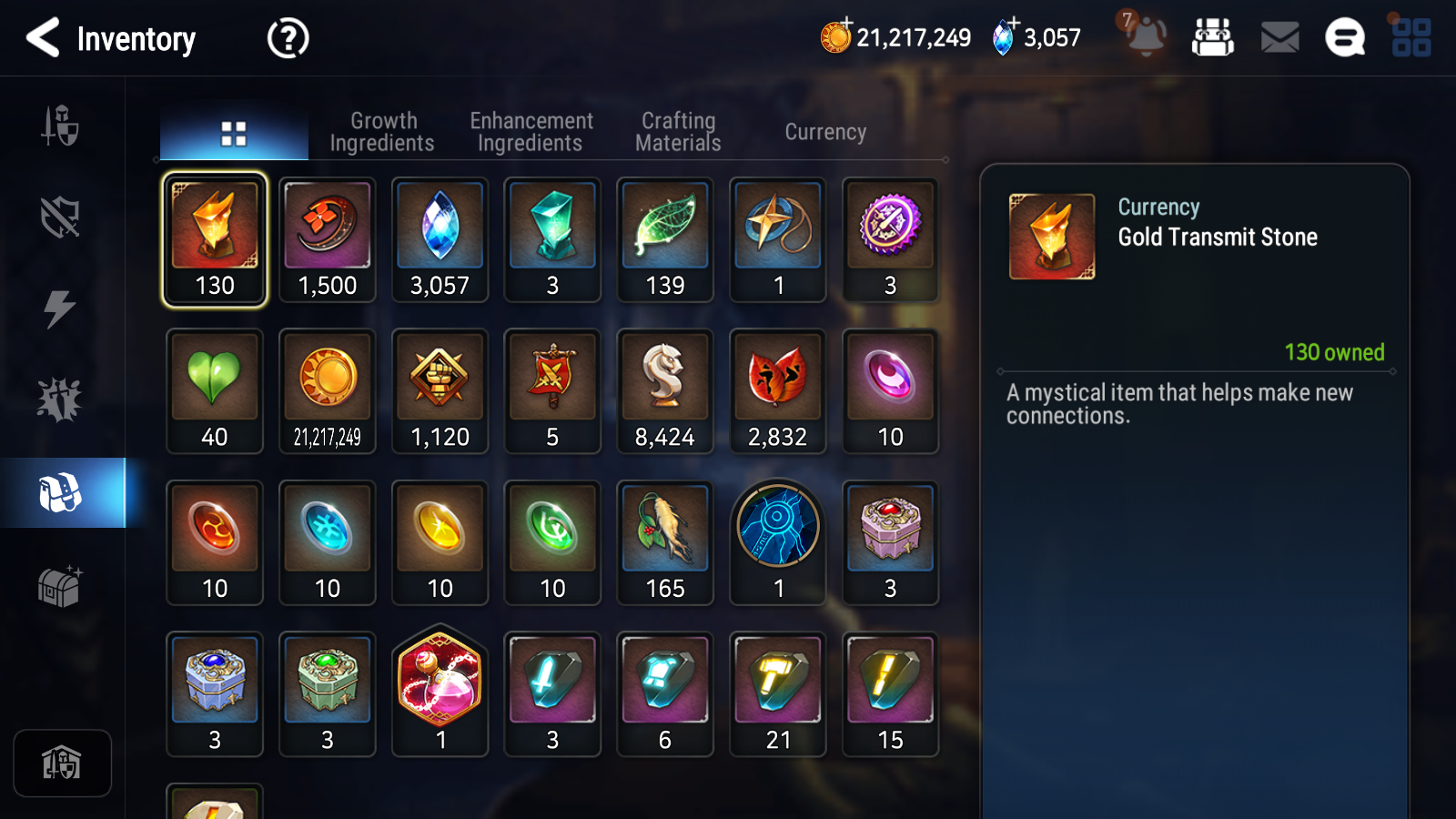The width and height of the screenshot is (1456, 819).
Task: Select the pink potion flask slot
Action: pyautogui.click(x=440, y=692)
